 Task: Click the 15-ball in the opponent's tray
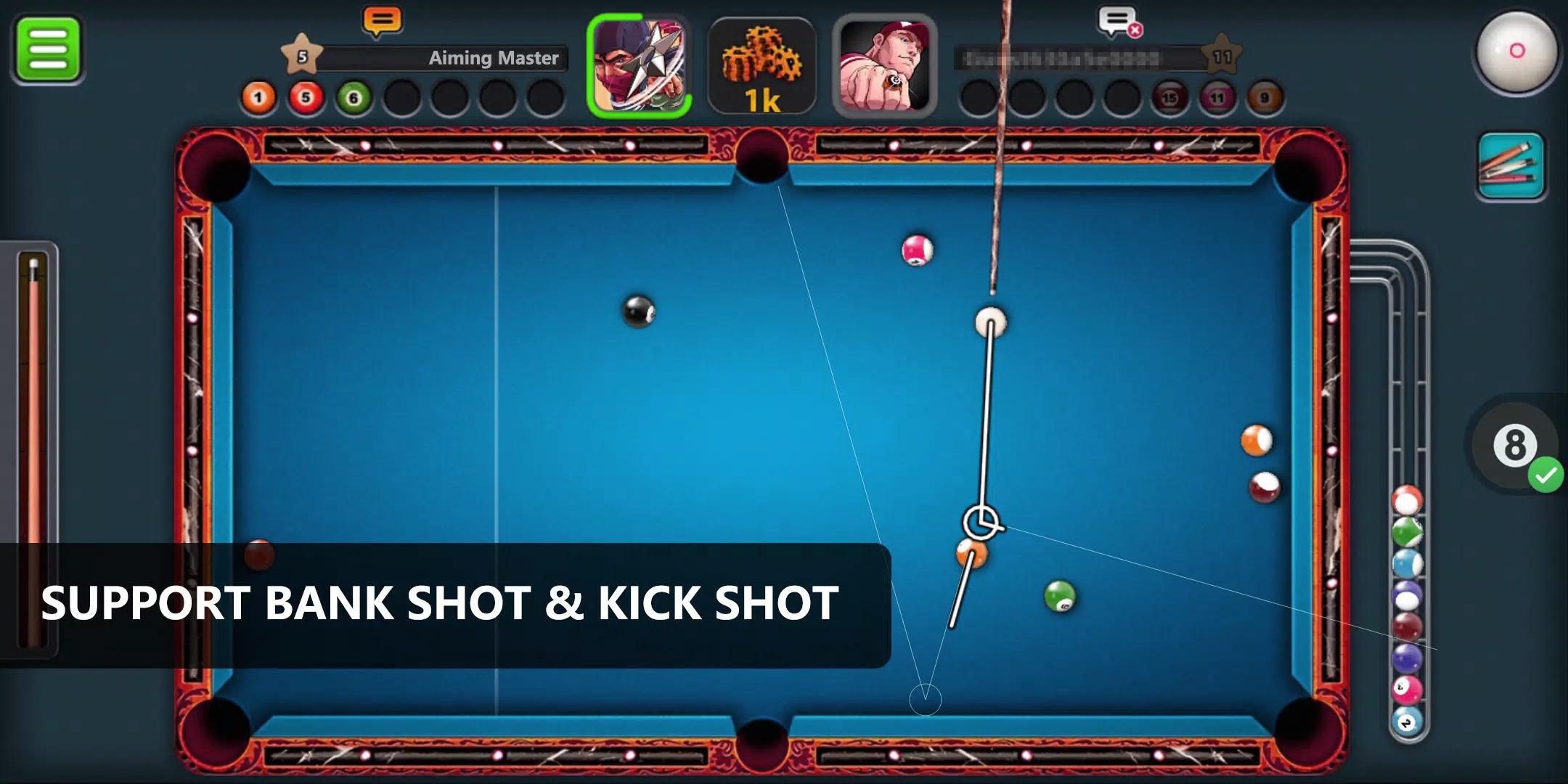1170,96
